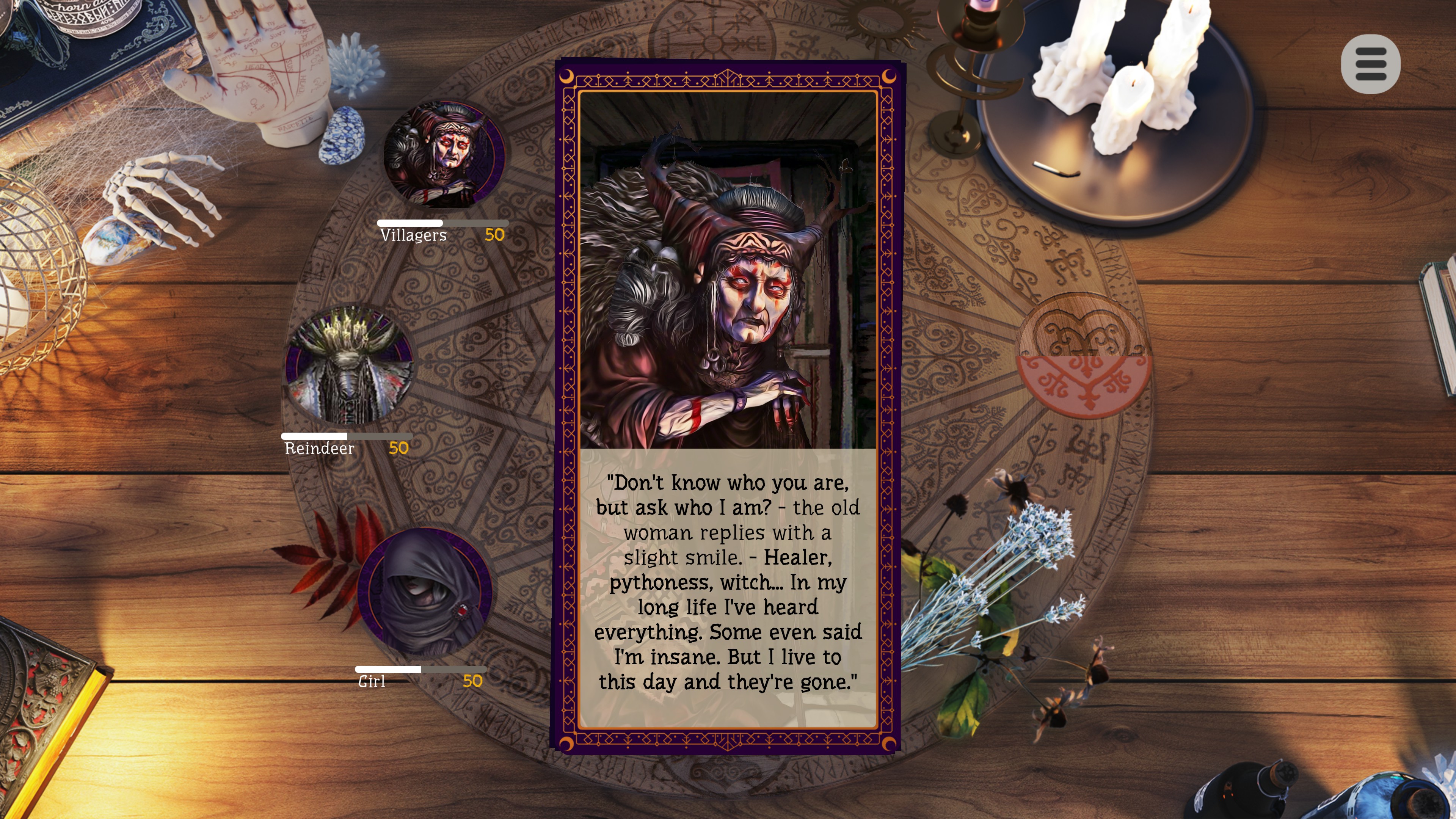Screen dimensions: 1456x819
Task: Open the hamburger menu button
Action: tap(1370, 64)
